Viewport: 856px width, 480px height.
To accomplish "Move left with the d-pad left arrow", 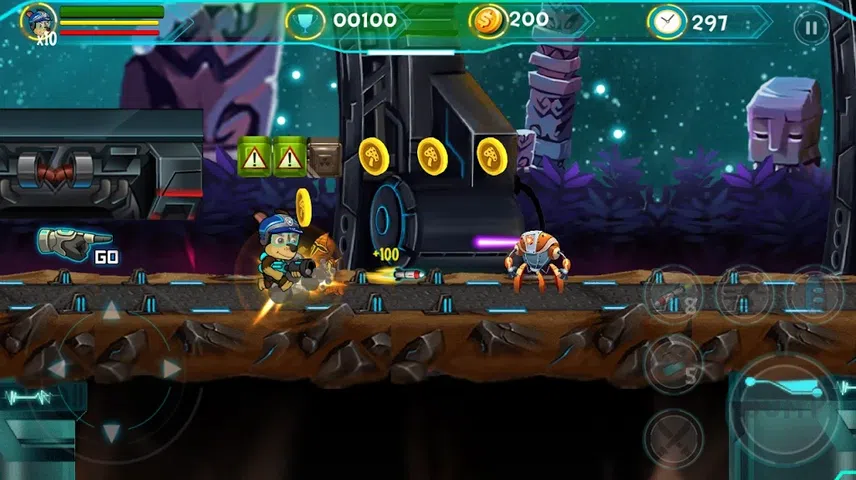I will pyautogui.click(x=57, y=369).
